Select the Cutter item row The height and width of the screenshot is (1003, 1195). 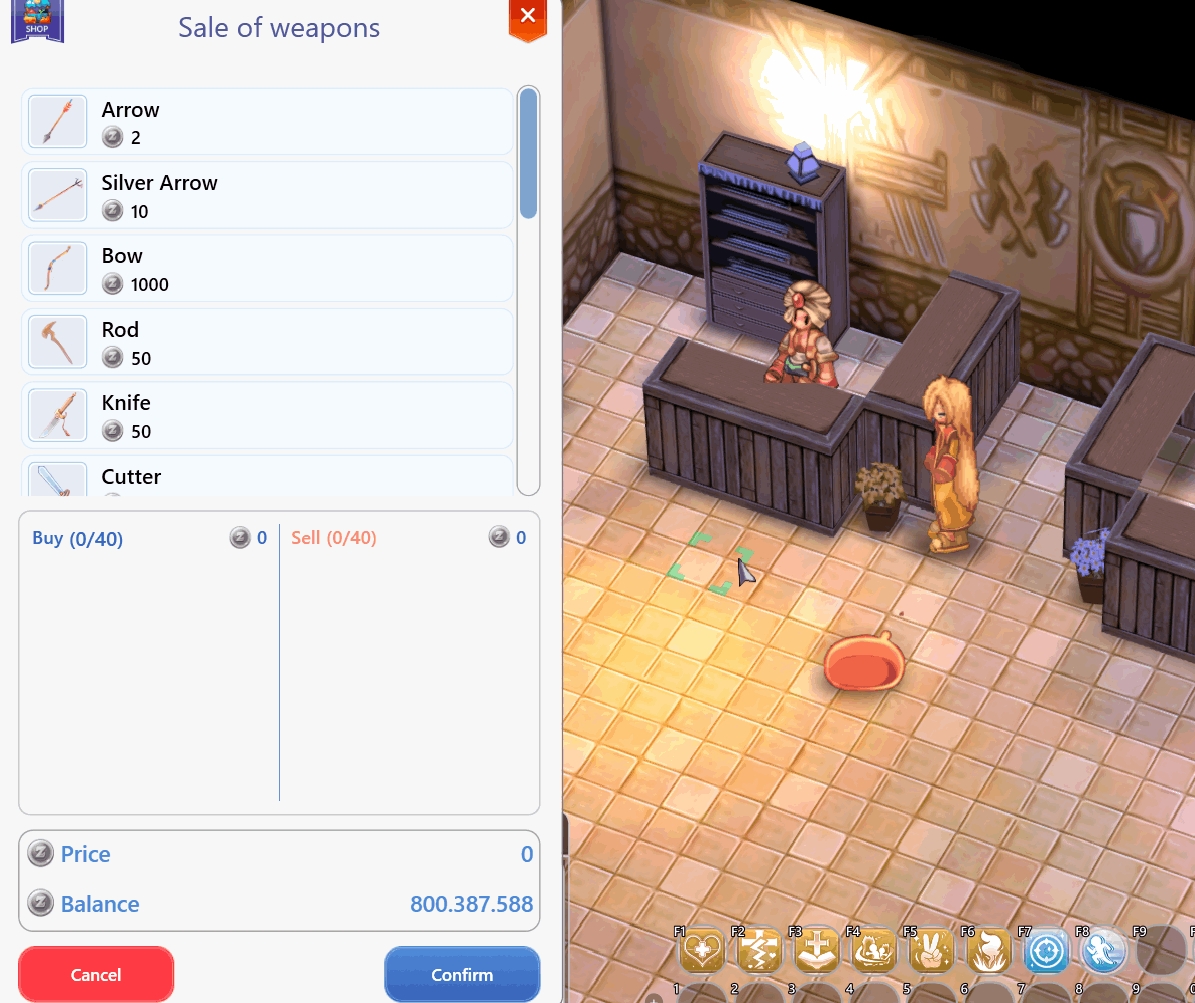coord(267,478)
